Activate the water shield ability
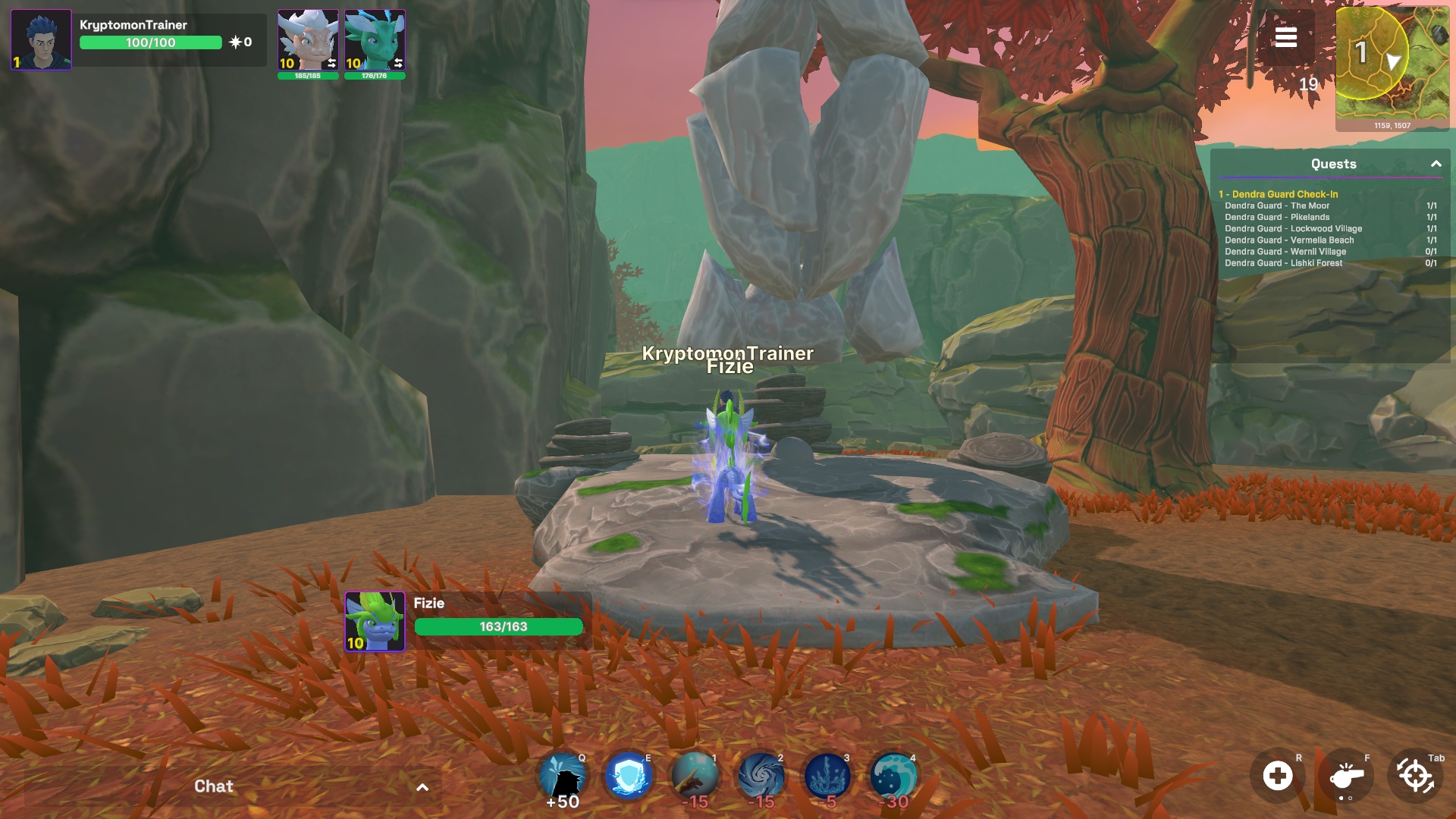The width and height of the screenshot is (1456, 819). [628, 777]
